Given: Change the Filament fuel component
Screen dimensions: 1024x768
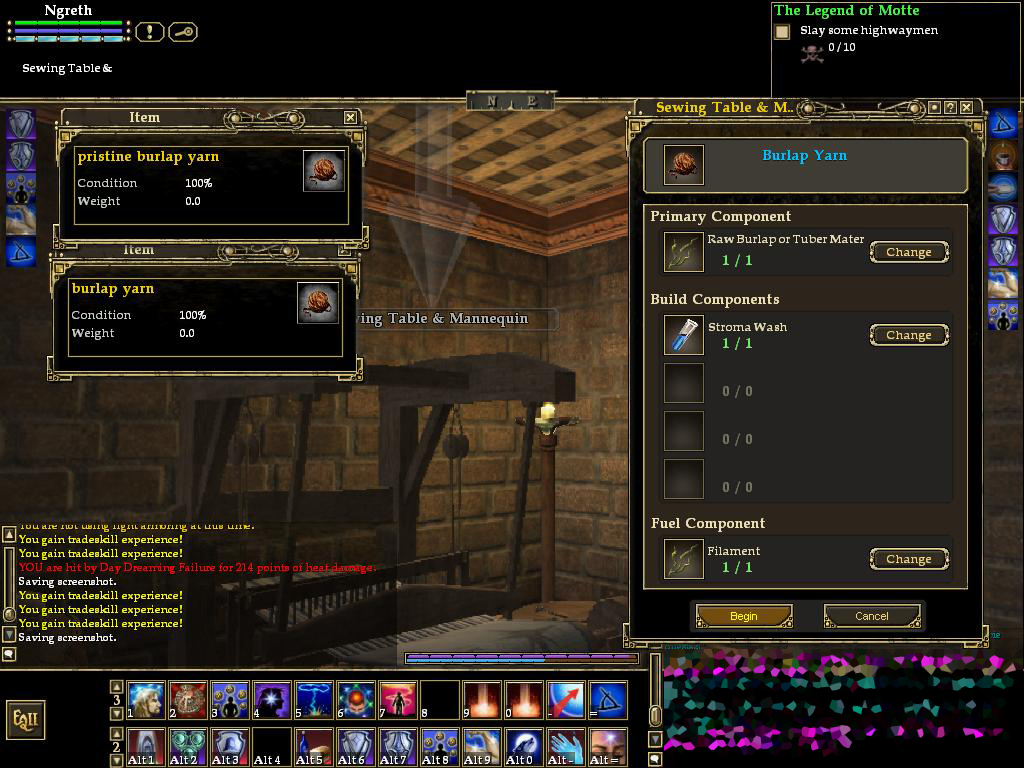Looking at the screenshot, I should point(908,559).
